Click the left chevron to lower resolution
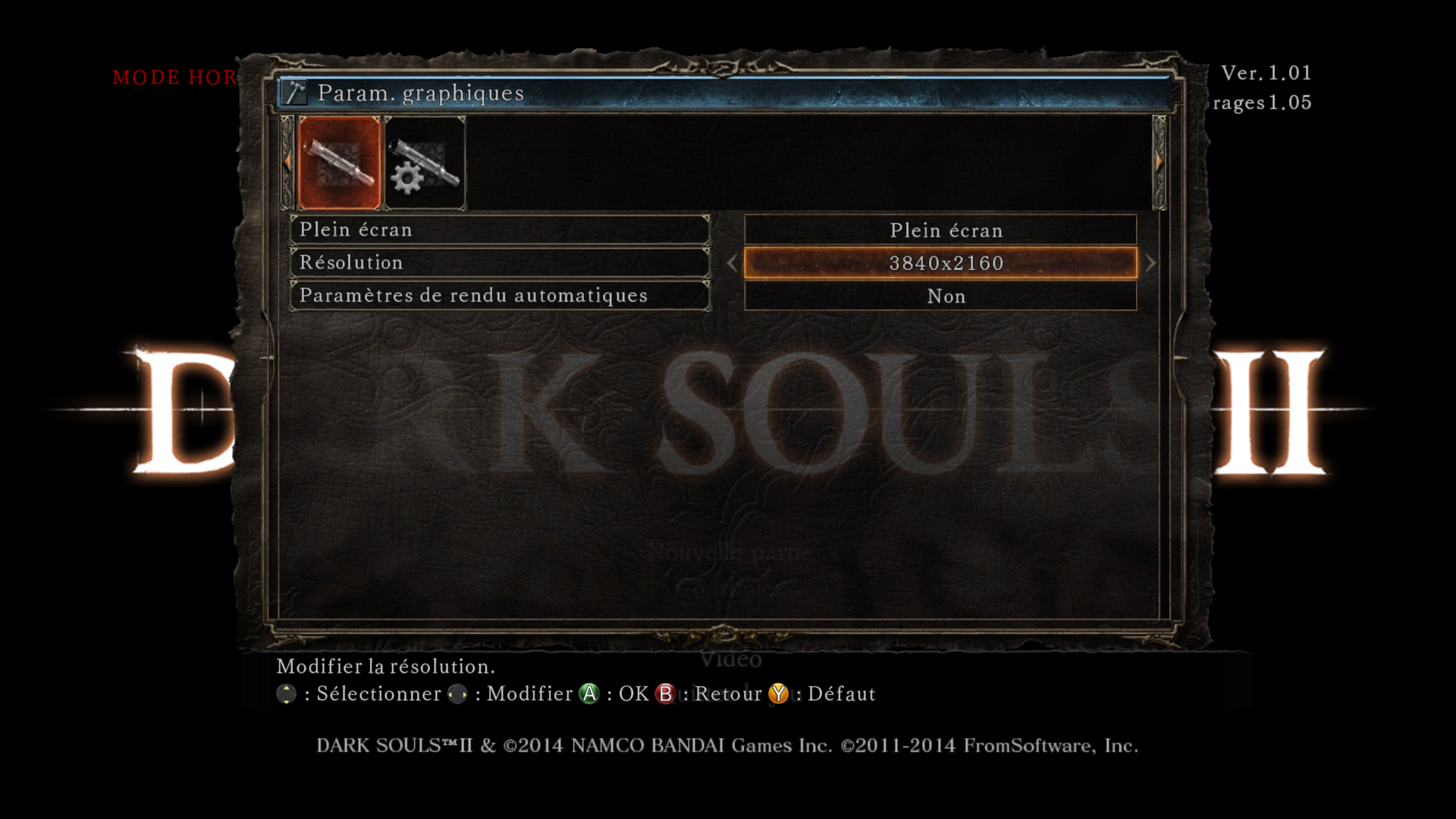Image resolution: width=1456 pixels, height=819 pixels. click(x=732, y=263)
